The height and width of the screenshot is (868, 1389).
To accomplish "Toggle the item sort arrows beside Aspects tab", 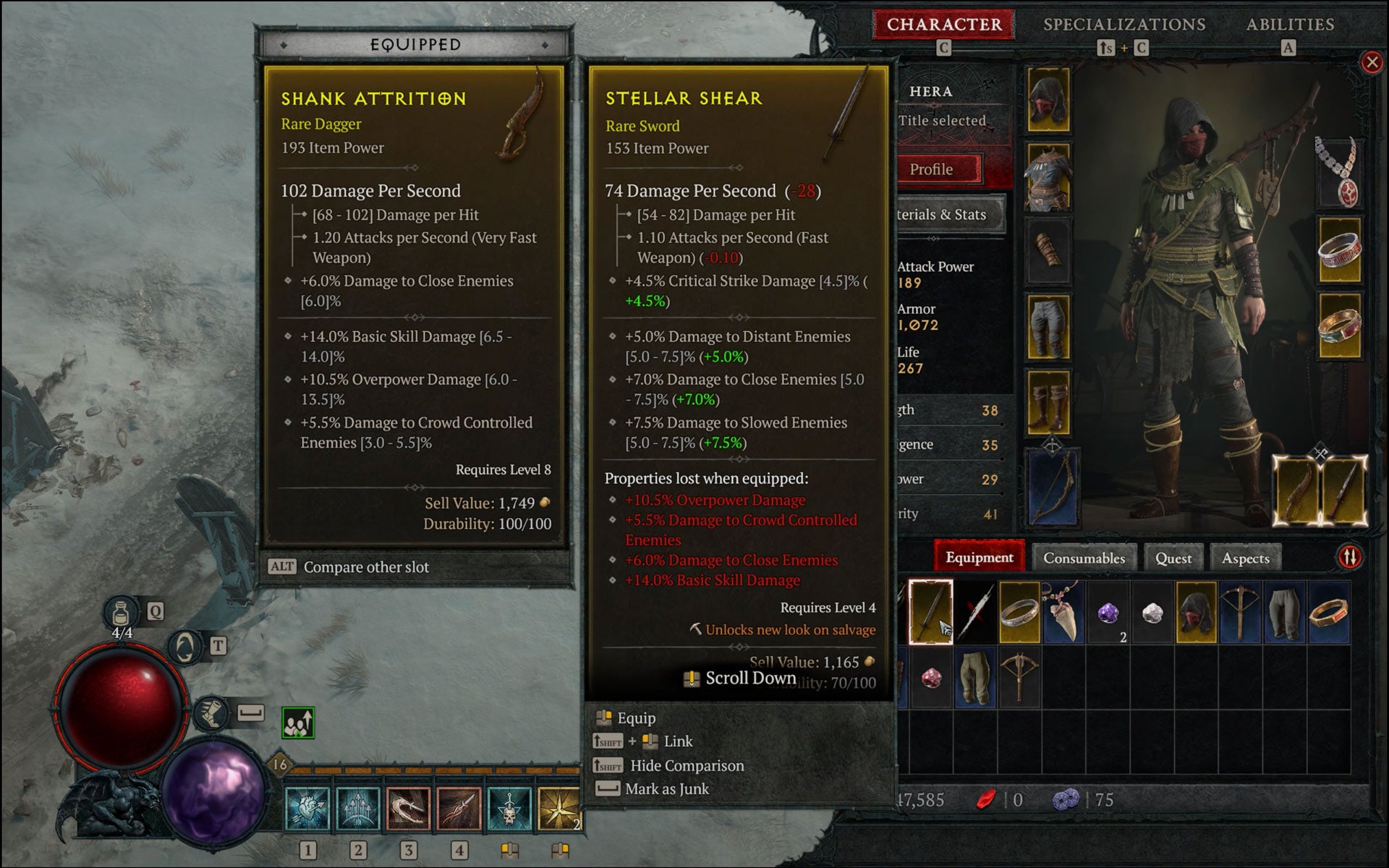I will (1349, 558).
